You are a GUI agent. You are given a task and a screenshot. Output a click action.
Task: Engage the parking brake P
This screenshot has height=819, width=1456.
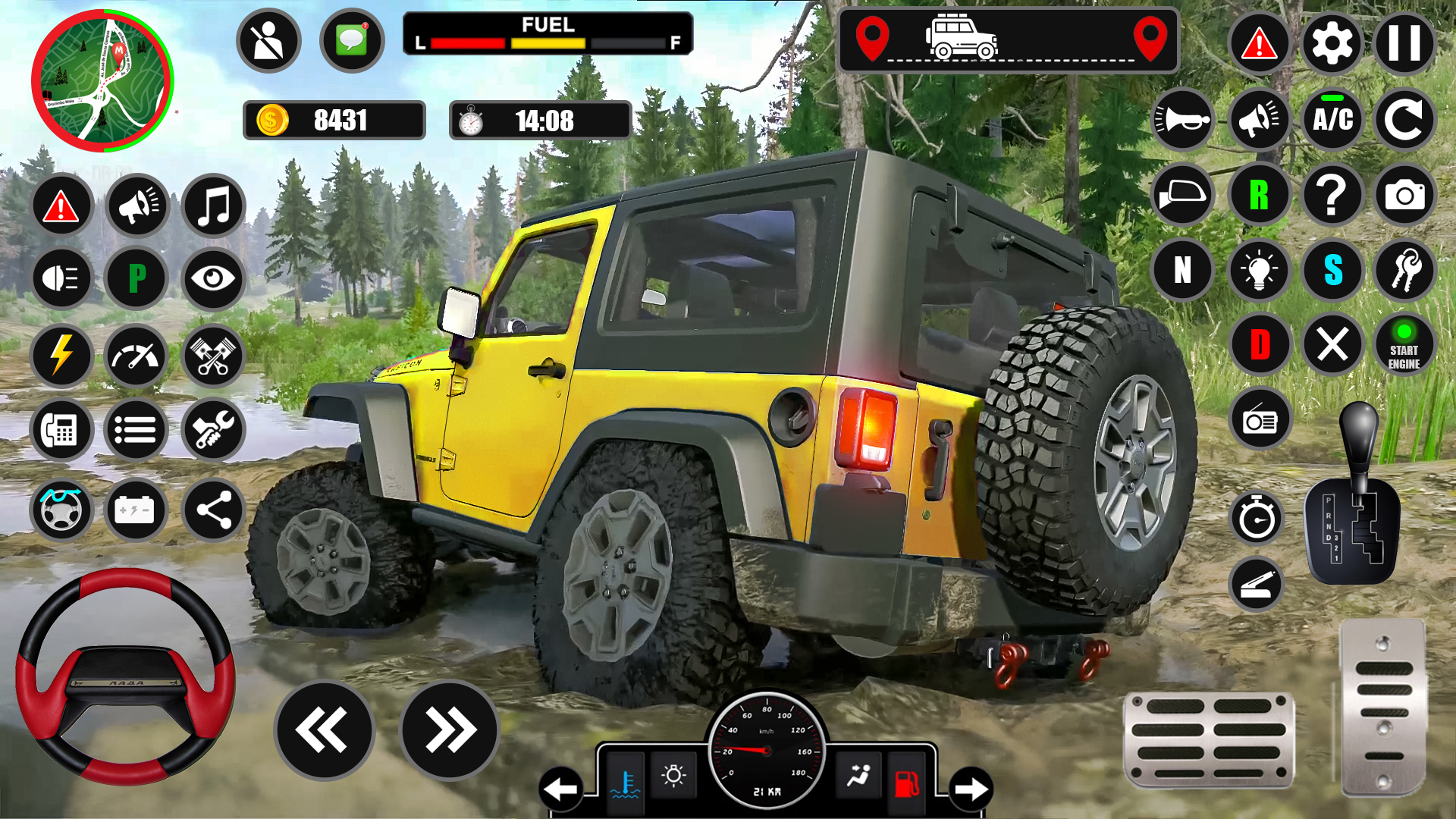point(136,279)
